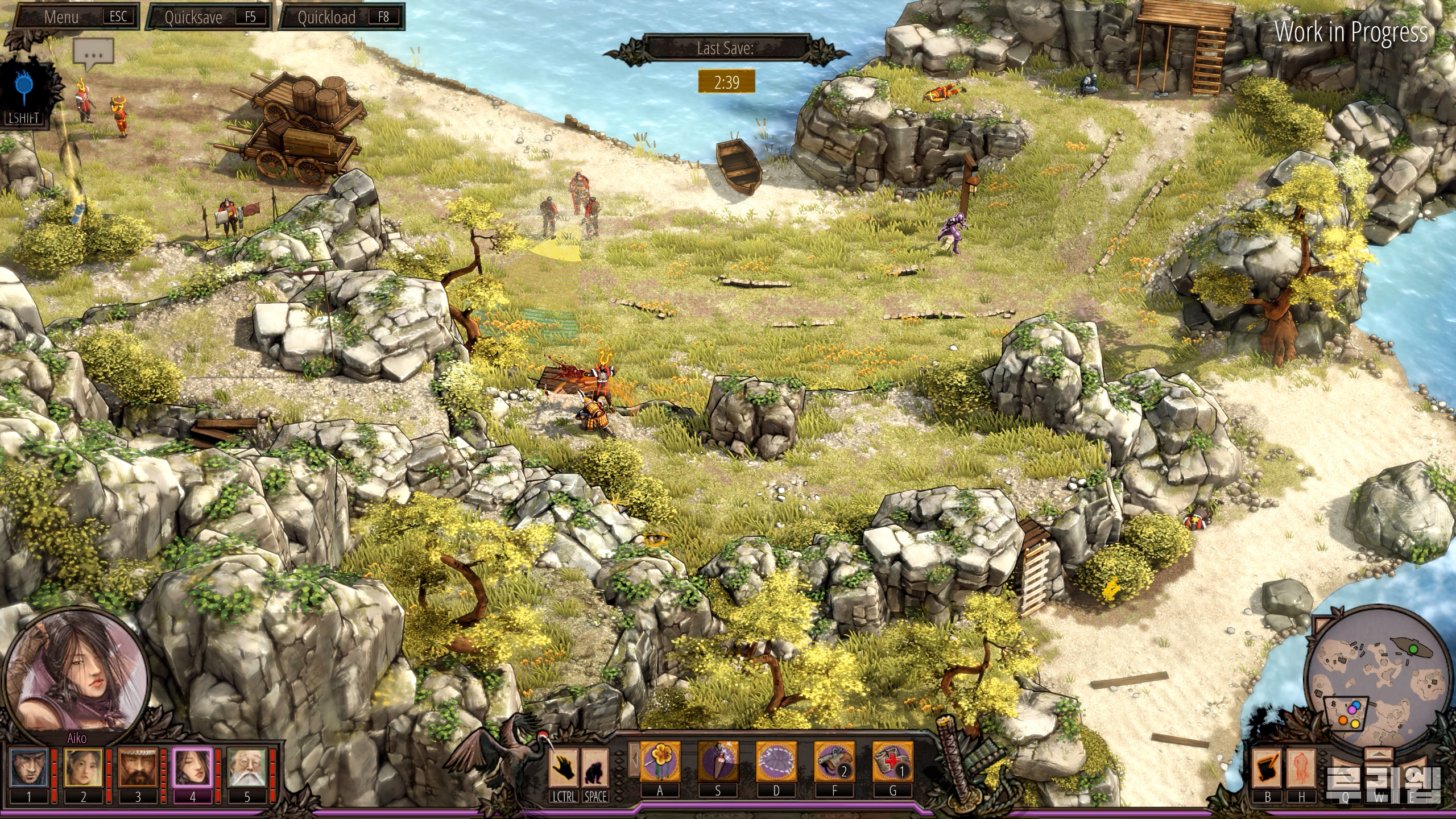
Task: Toggle the red figure highlight icon
Action: pyautogui.click(x=1301, y=768)
